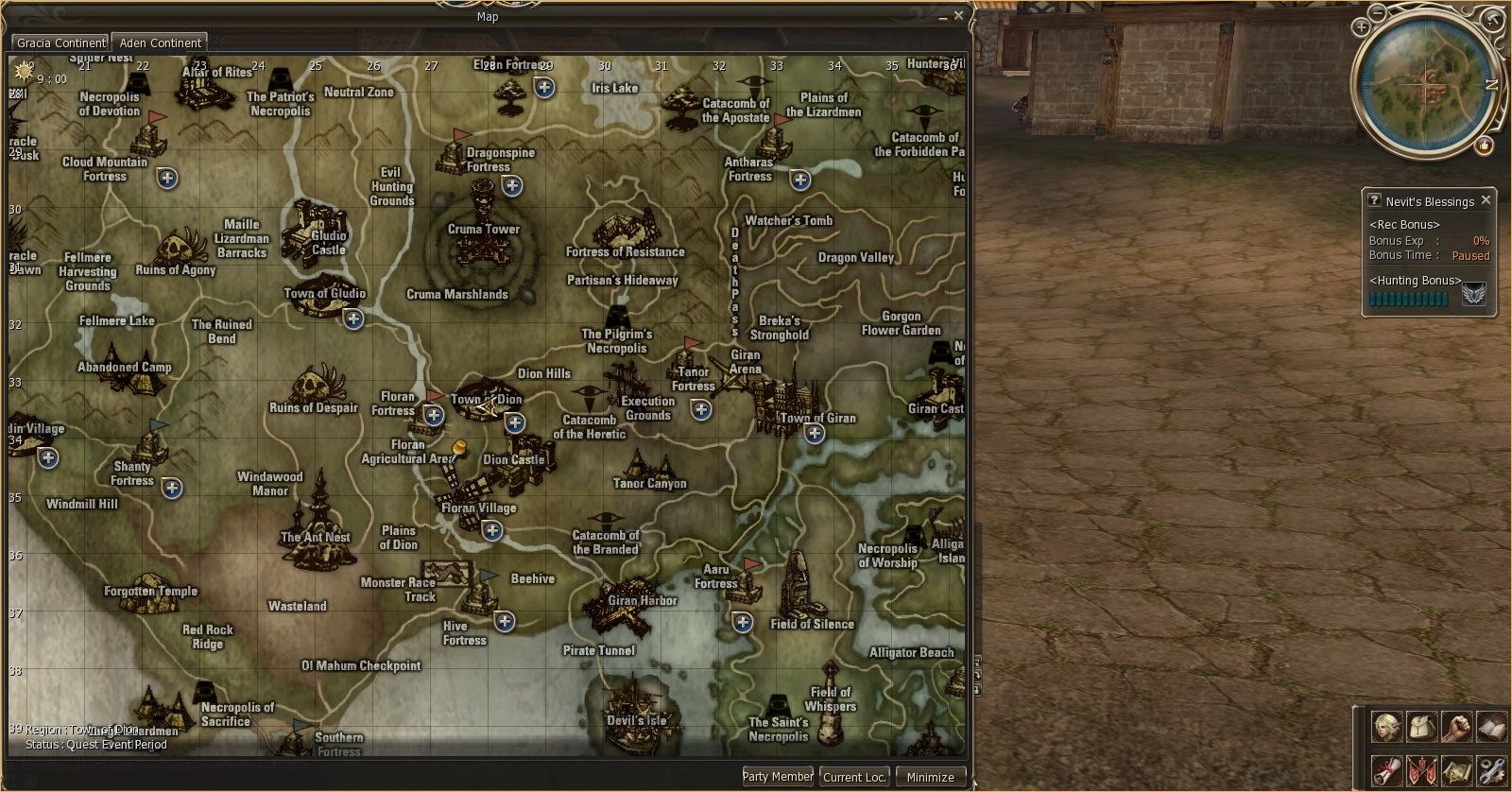The image size is (1512, 792).
Task: Click the wrench and gears system menu icon
Action: (1490, 769)
